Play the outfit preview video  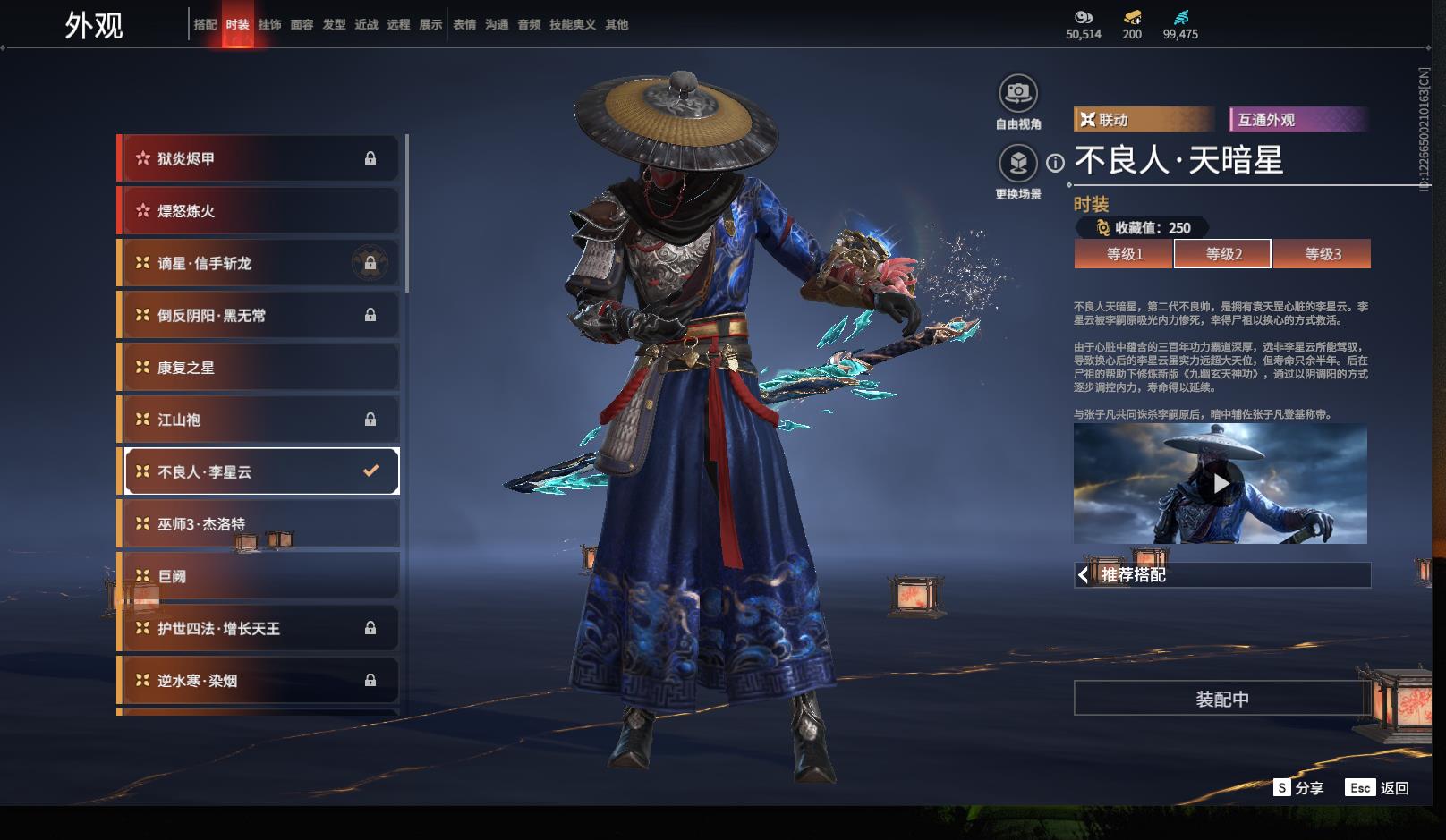[1221, 484]
